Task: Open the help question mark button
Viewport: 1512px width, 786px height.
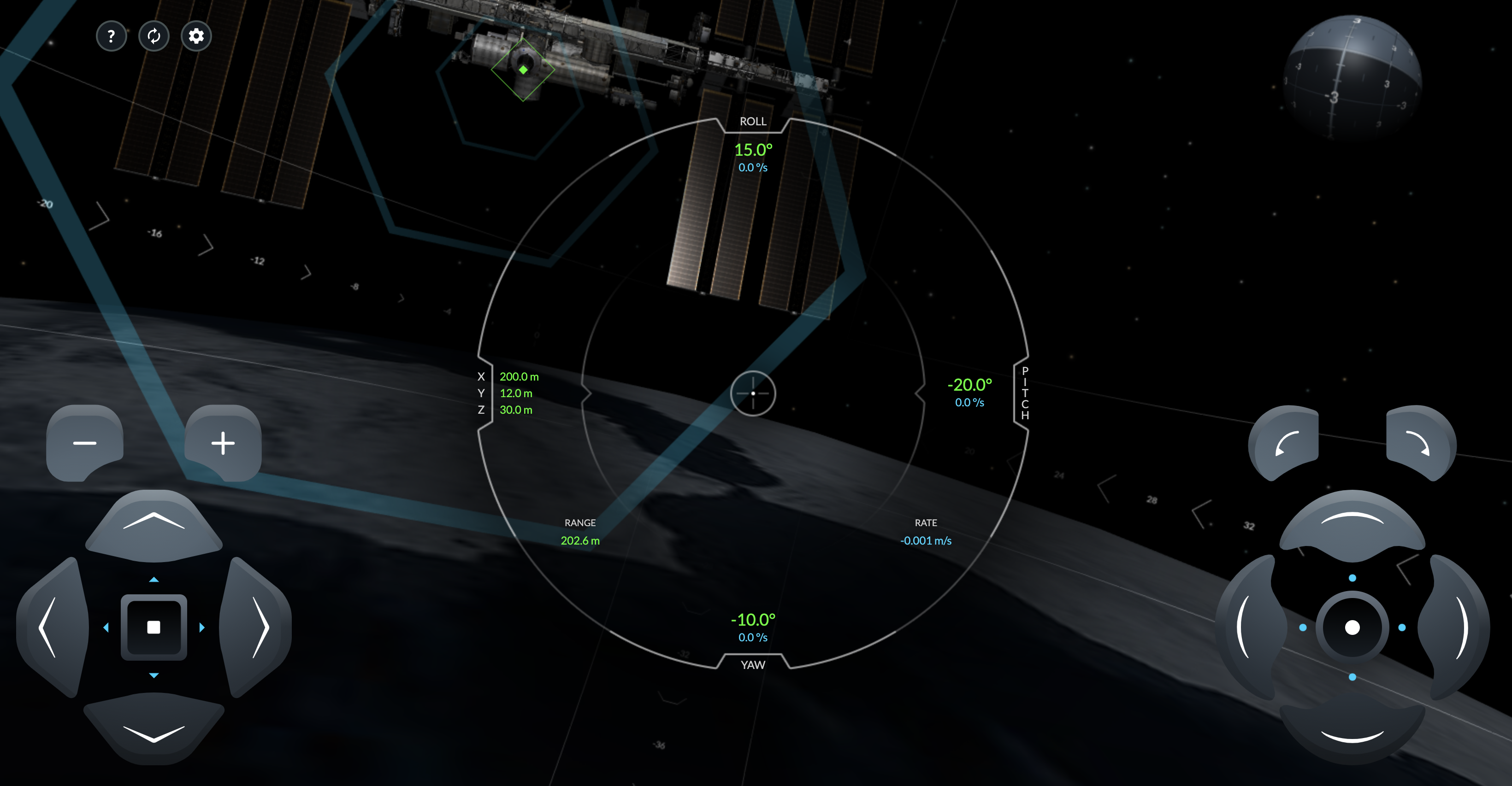Action: pyautogui.click(x=111, y=36)
